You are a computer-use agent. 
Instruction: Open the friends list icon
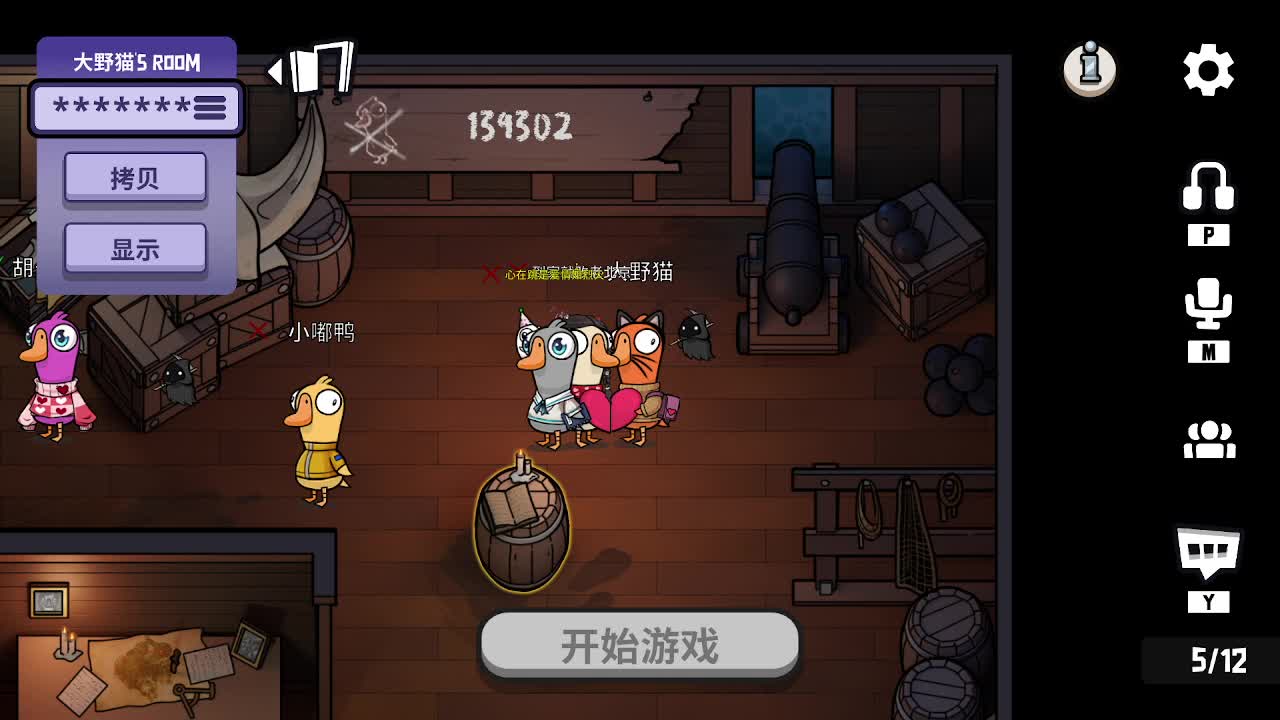pyautogui.click(x=1210, y=440)
